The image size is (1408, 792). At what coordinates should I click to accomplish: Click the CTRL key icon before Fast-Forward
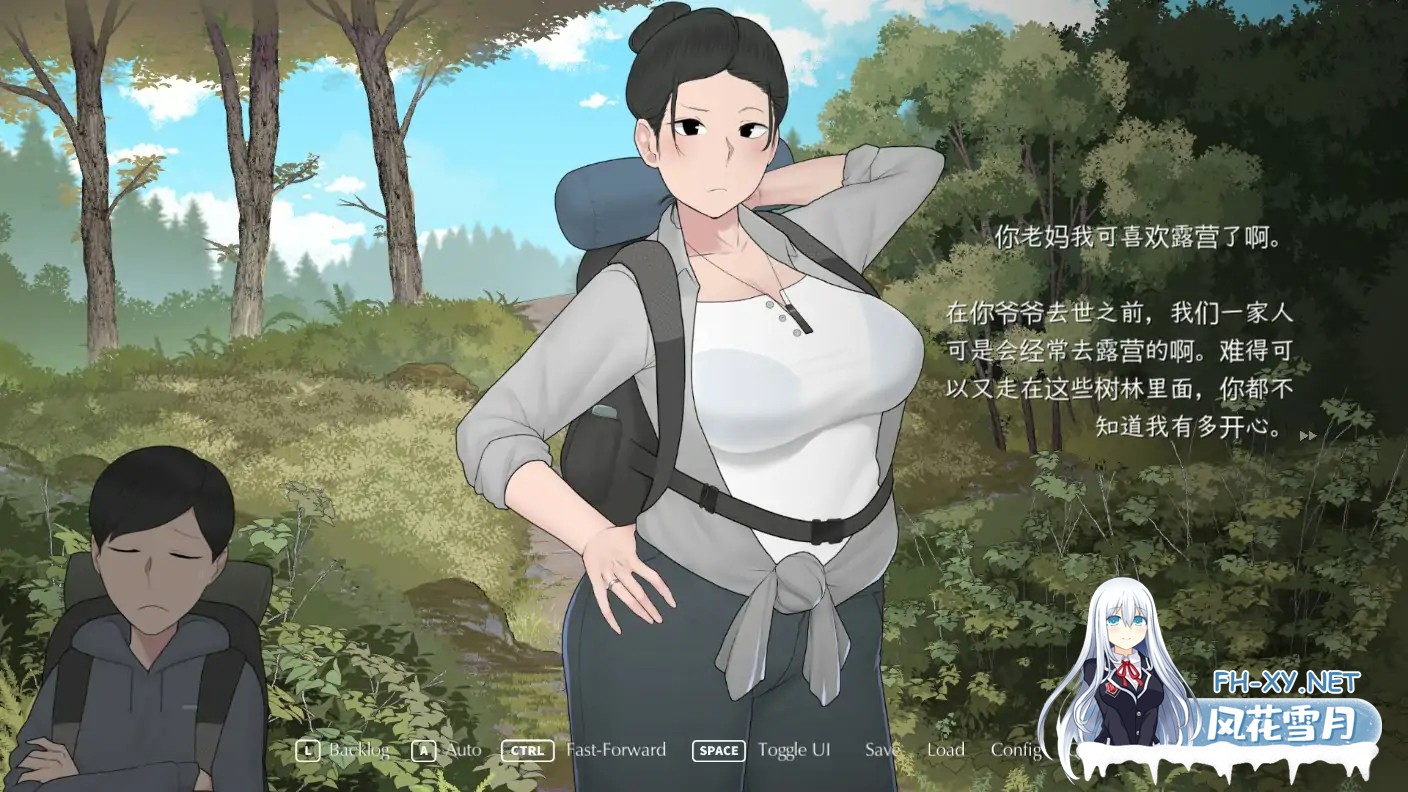click(x=527, y=750)
